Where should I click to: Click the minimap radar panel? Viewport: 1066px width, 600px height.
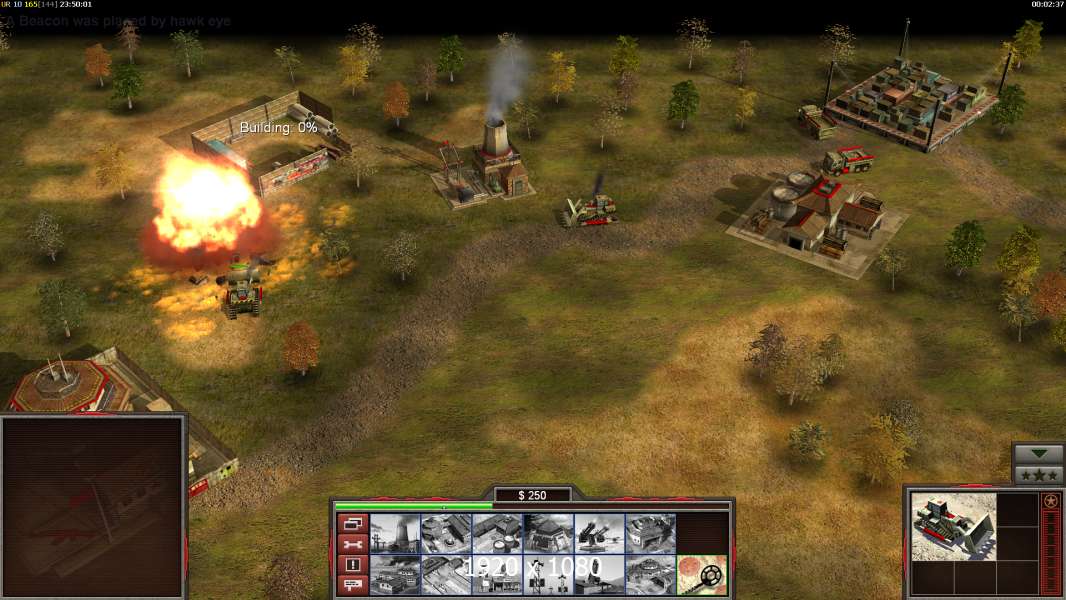pyautogui.click(x=93, y=507)
